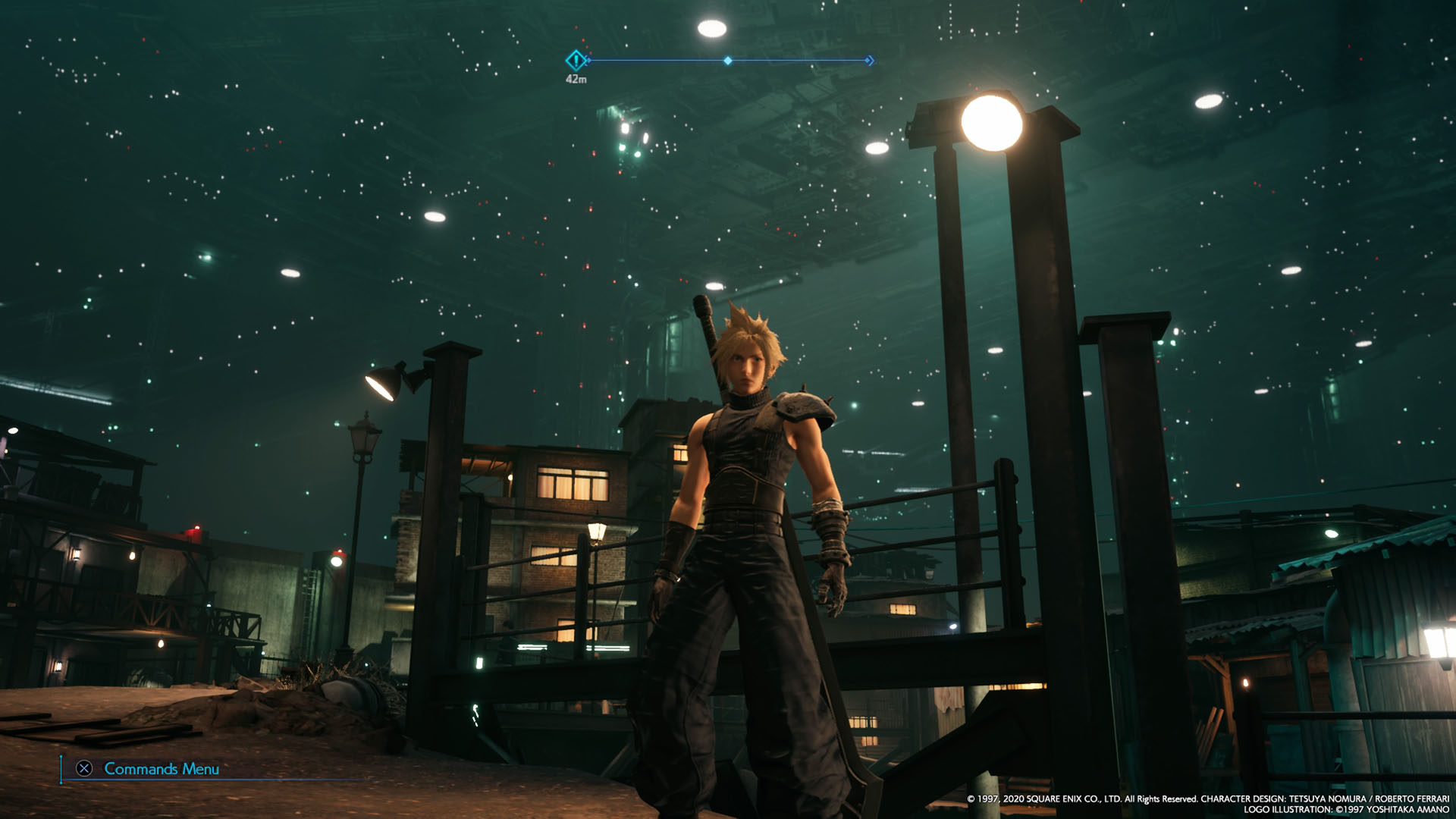Click the Square Enix copyright notice
Image resolution: width=1456 pixels, height=819 pixels.
pos(1084,798)
